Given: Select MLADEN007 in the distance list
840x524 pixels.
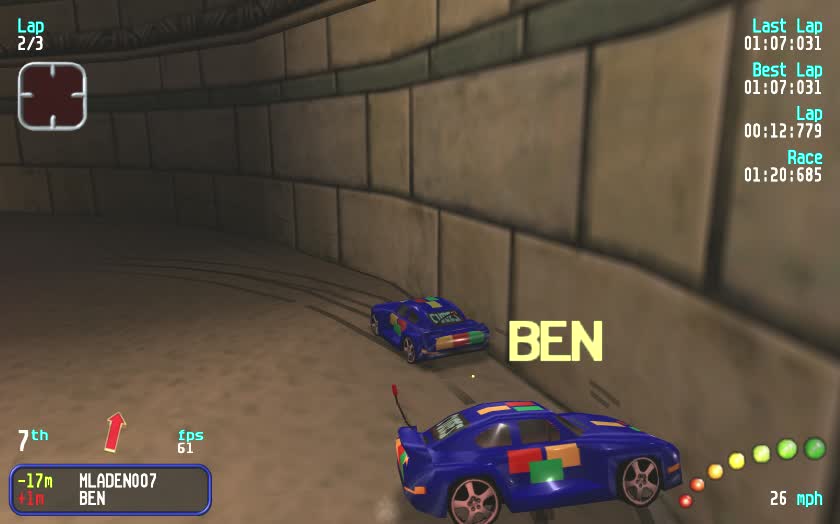Looking at the screenshot, I should 117,481.
